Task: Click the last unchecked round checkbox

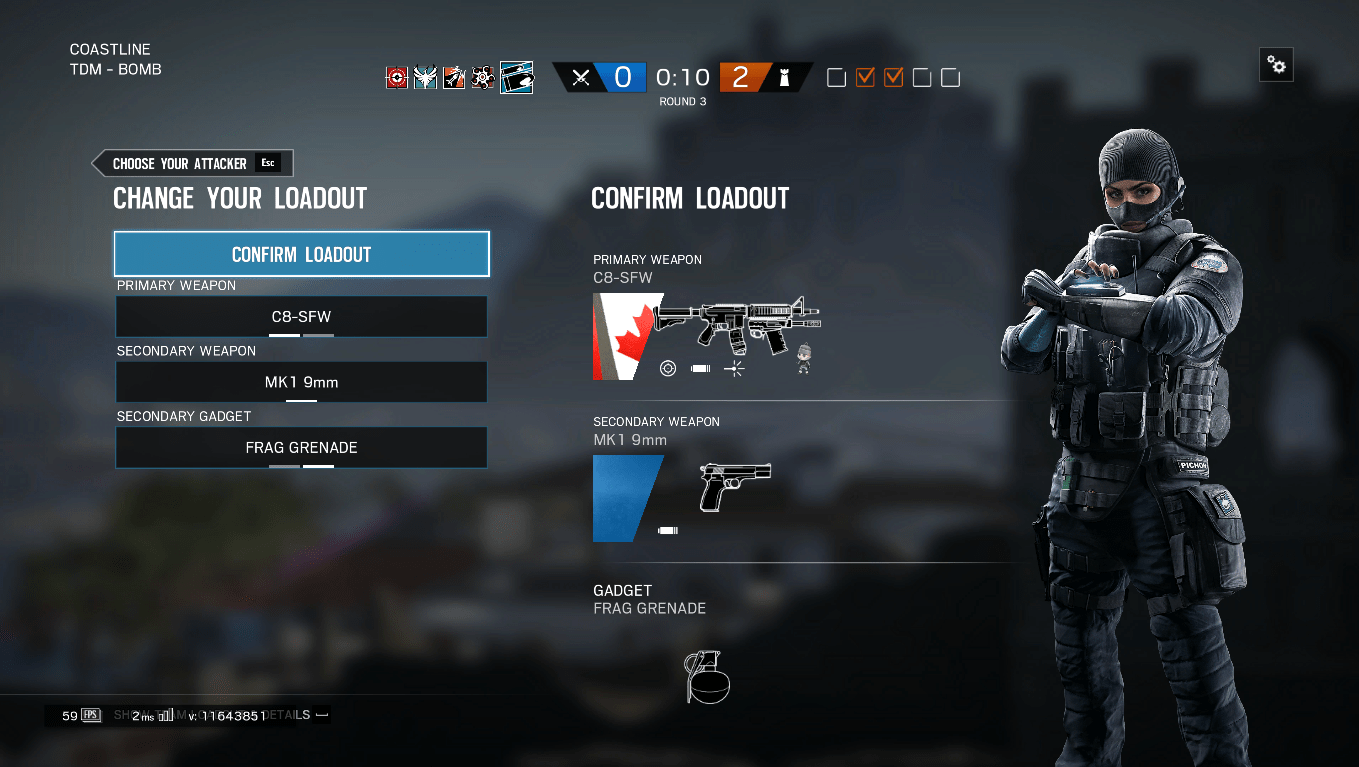Action: 948,77
